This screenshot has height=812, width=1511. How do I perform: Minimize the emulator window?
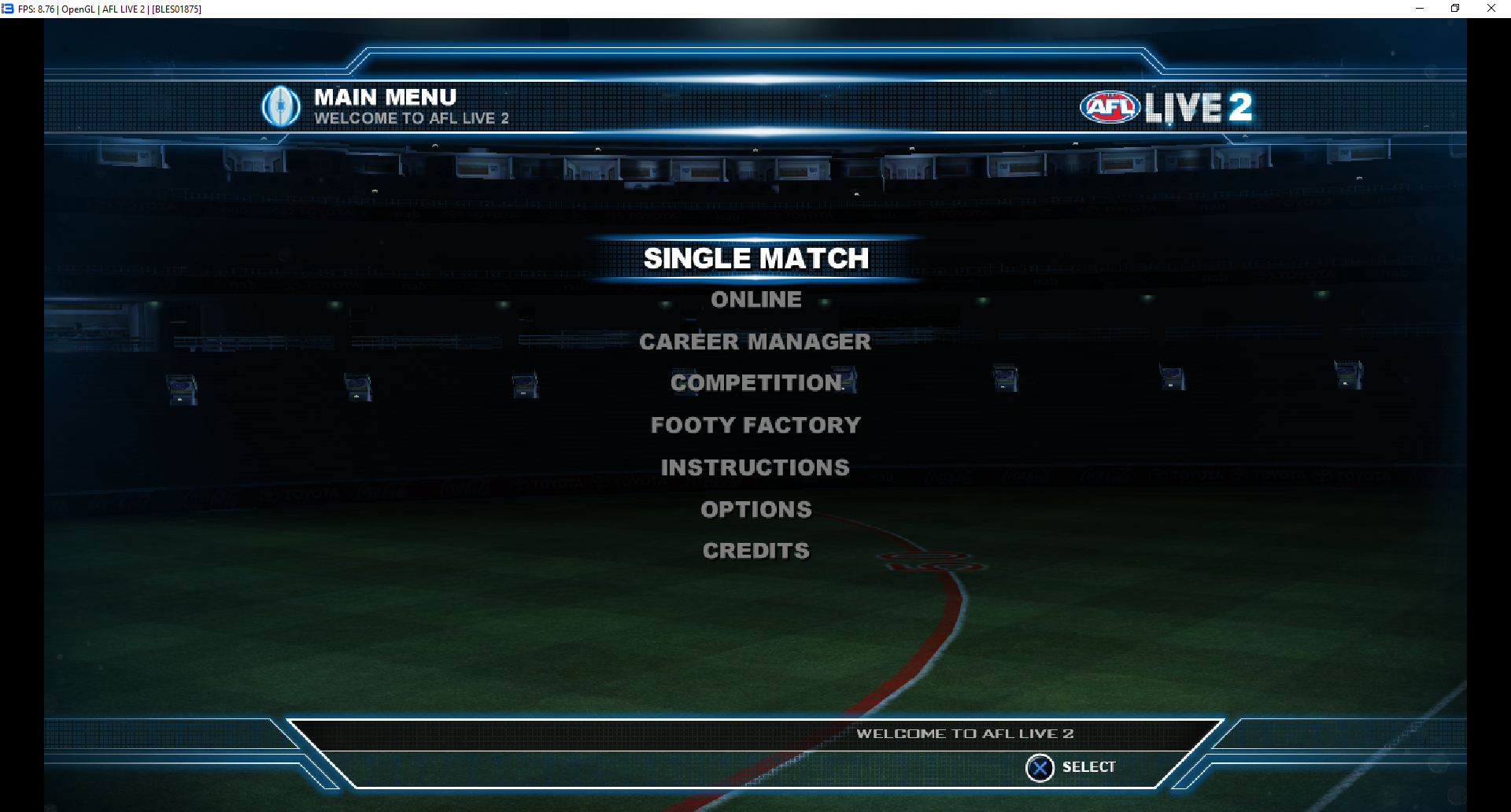click(1420, 9)
